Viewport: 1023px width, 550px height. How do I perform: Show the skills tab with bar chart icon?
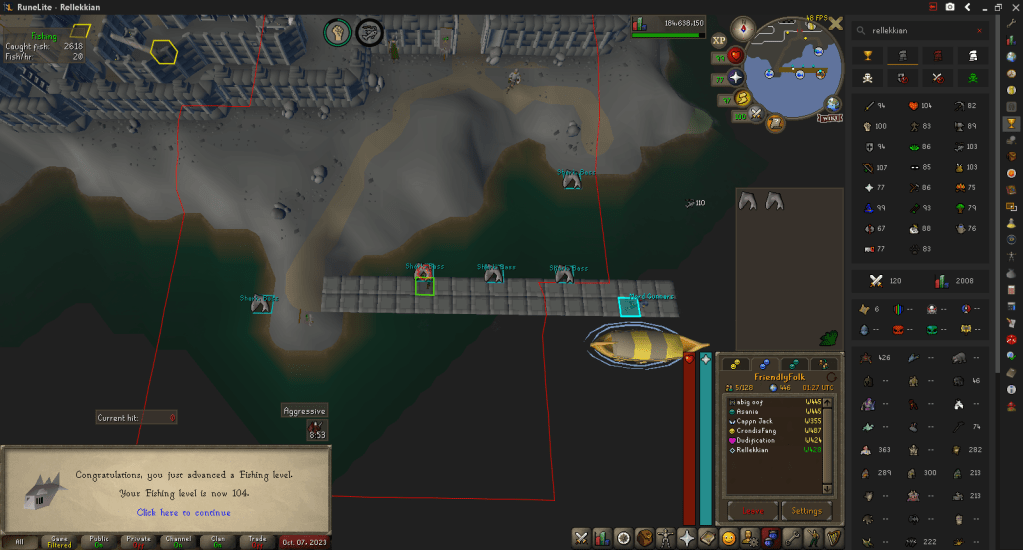point(602,538)
